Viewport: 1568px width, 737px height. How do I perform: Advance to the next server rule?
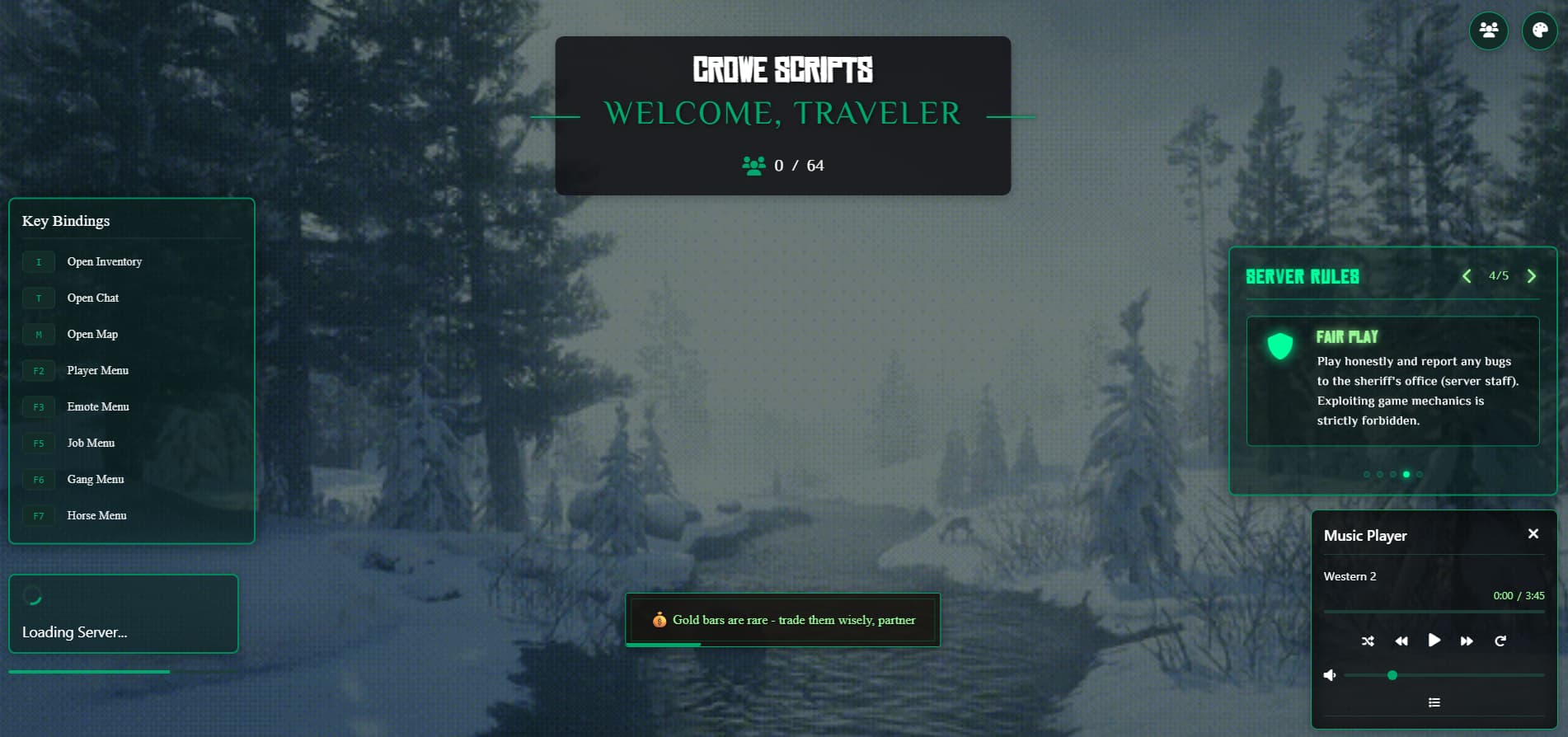click(x=1532, y=276)
